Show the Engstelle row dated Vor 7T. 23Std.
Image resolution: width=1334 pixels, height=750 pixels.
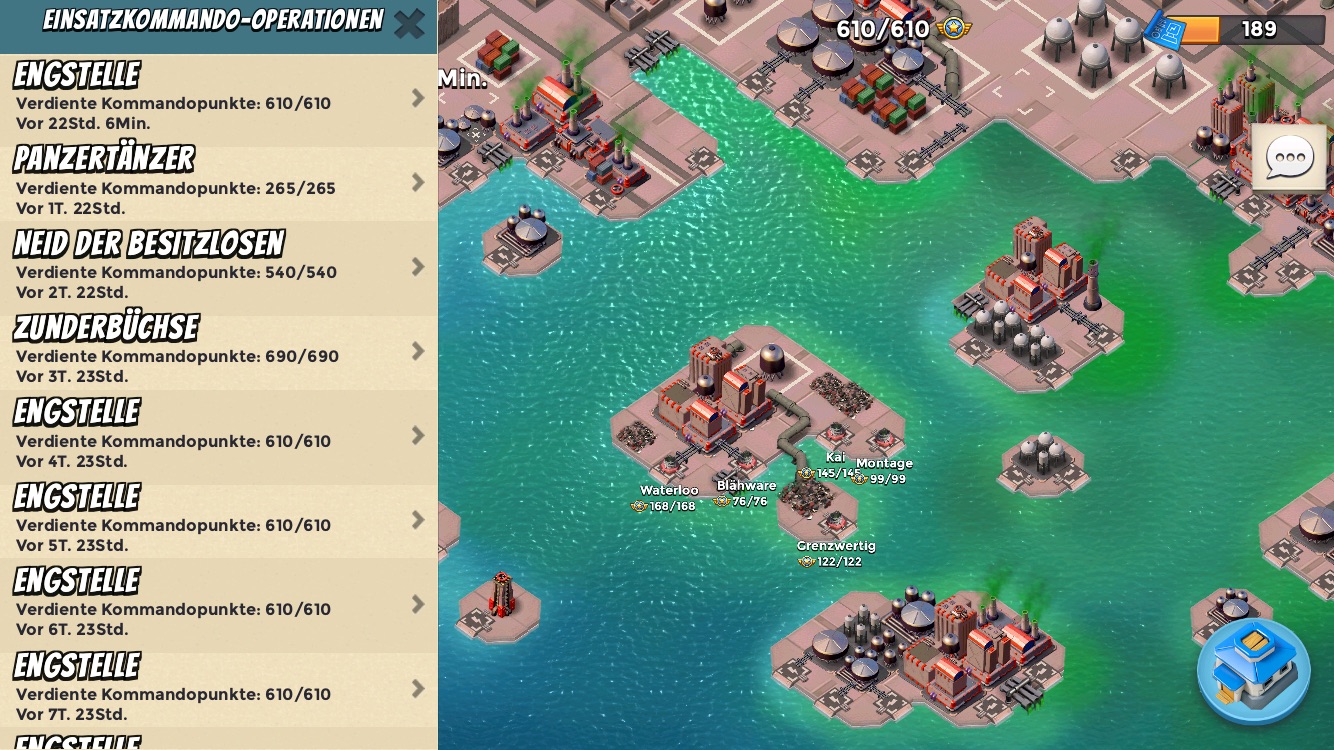pyautogui.click(x=218, y=689)
